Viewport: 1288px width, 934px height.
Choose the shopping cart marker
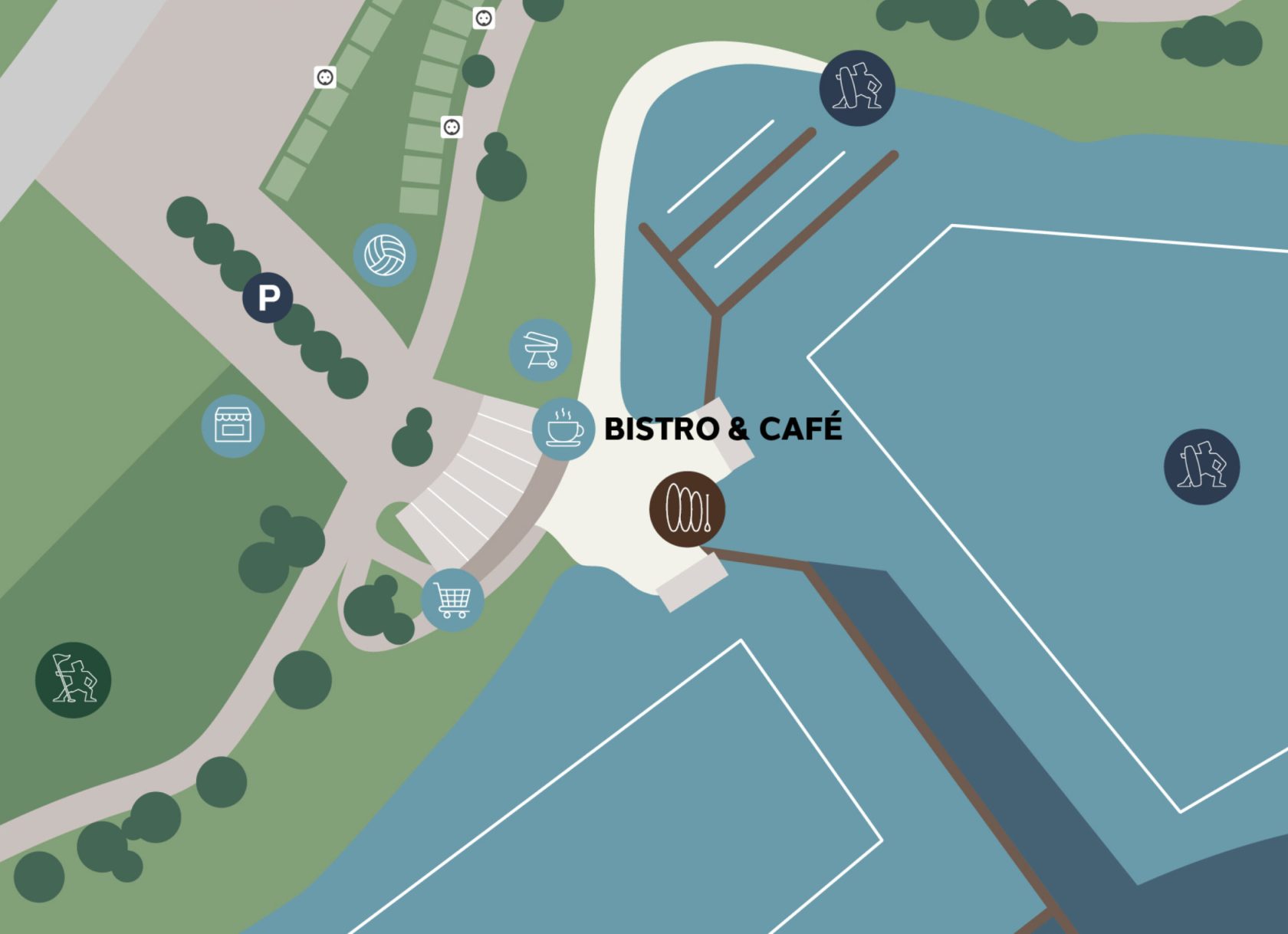click(452, 600)
